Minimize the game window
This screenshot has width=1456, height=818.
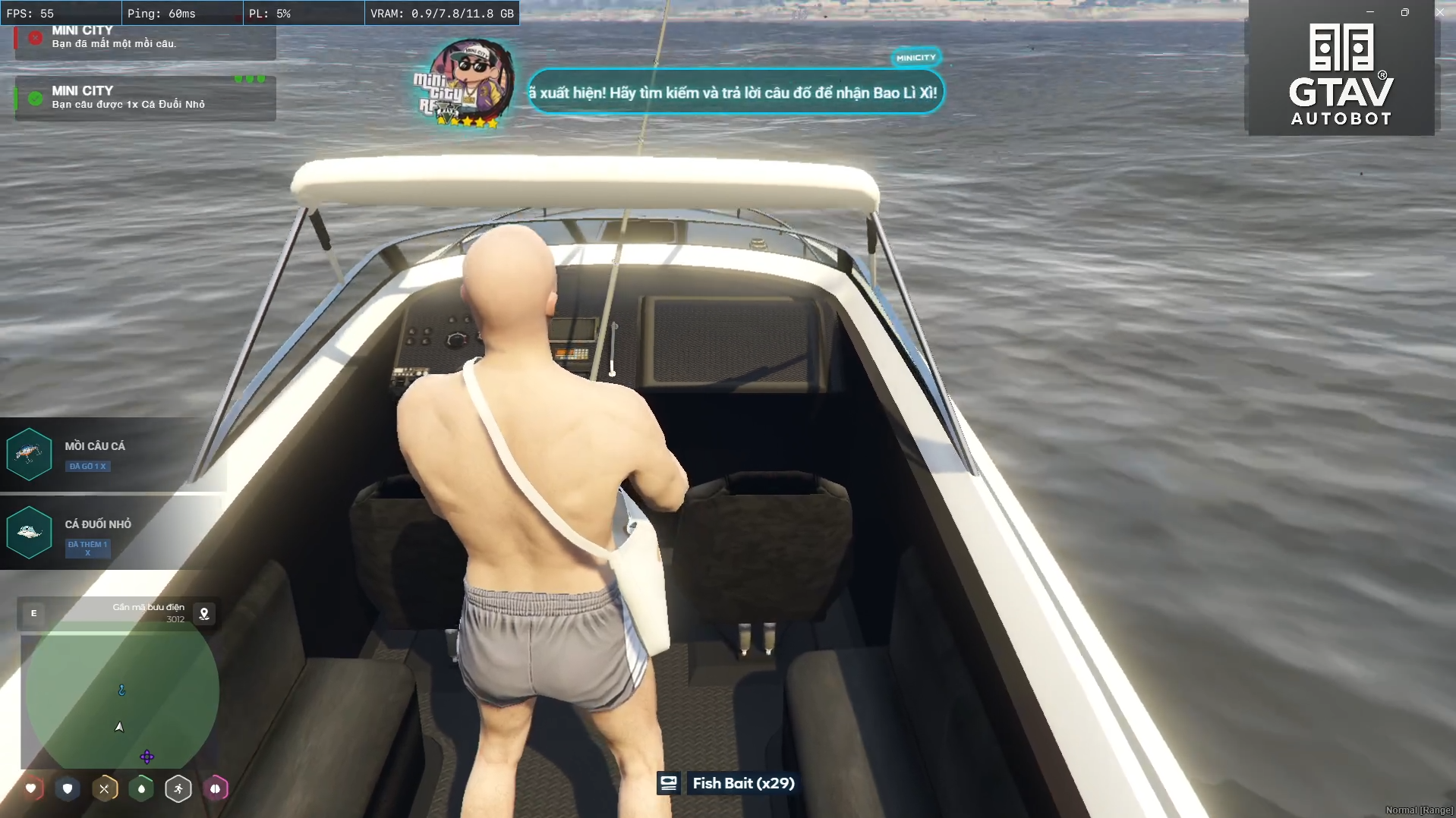point(1370,12)
